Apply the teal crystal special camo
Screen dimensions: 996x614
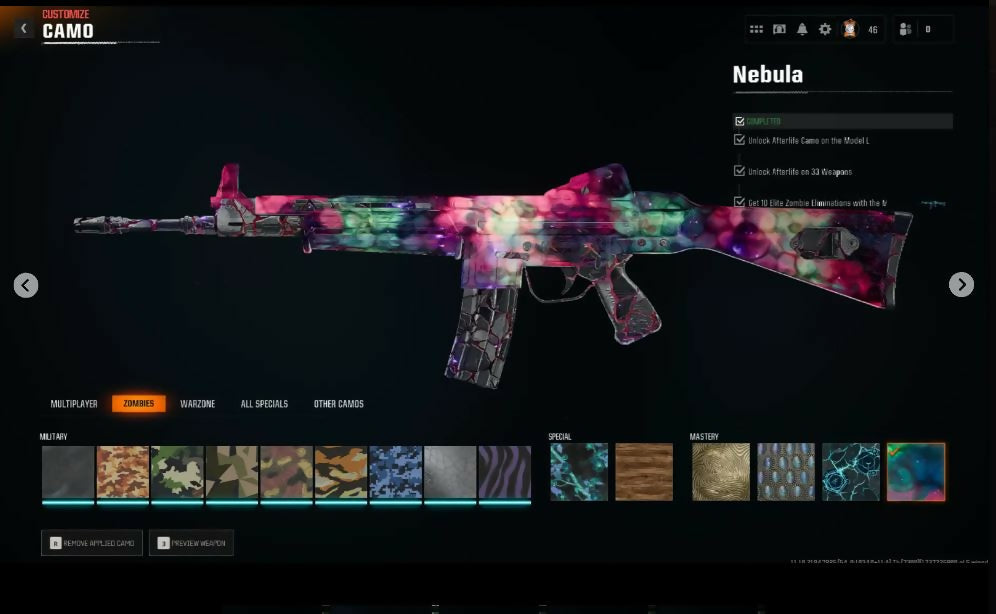point(579,472)
